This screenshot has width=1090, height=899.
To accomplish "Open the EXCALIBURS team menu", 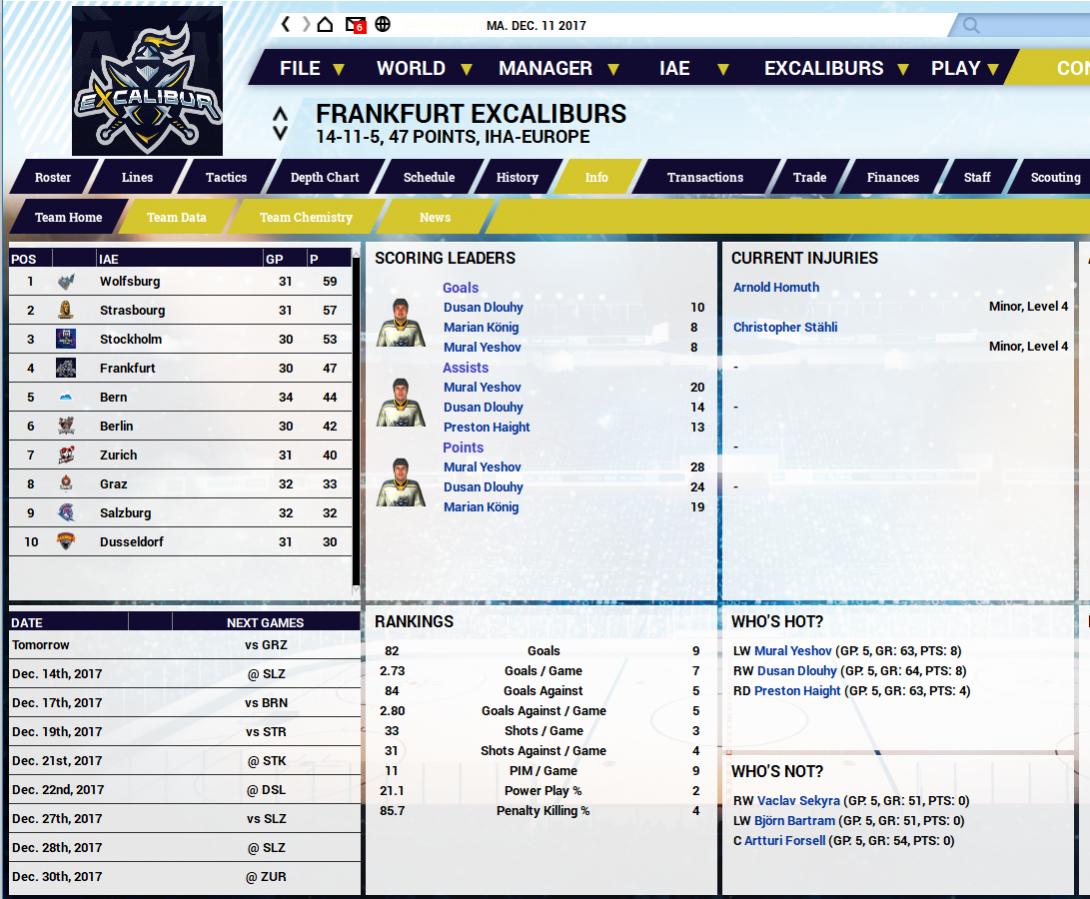I will coord(836,69).
